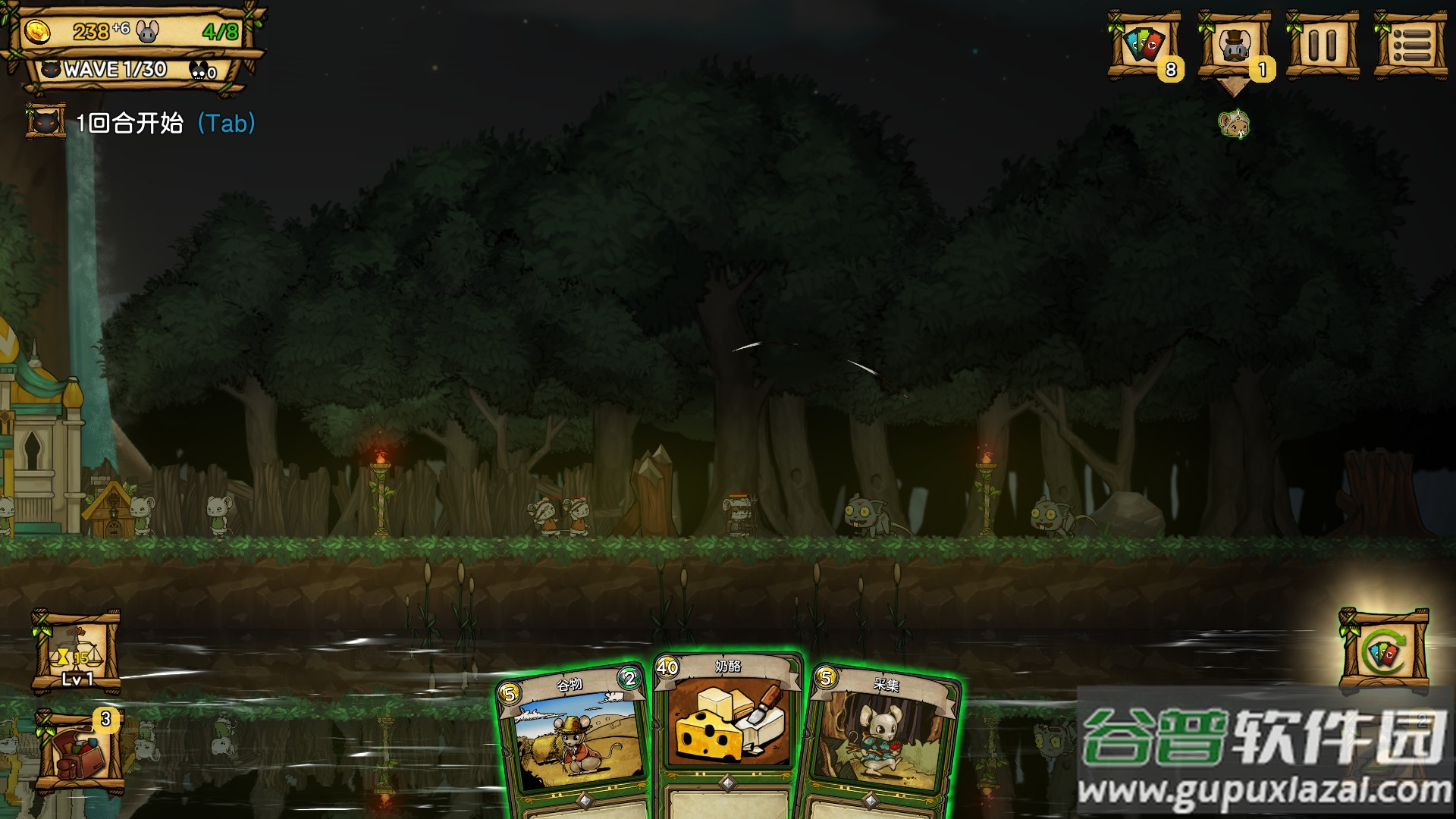Pause the game
This screenshot has height=819, width=1456.
click(x=1323, y=45)
